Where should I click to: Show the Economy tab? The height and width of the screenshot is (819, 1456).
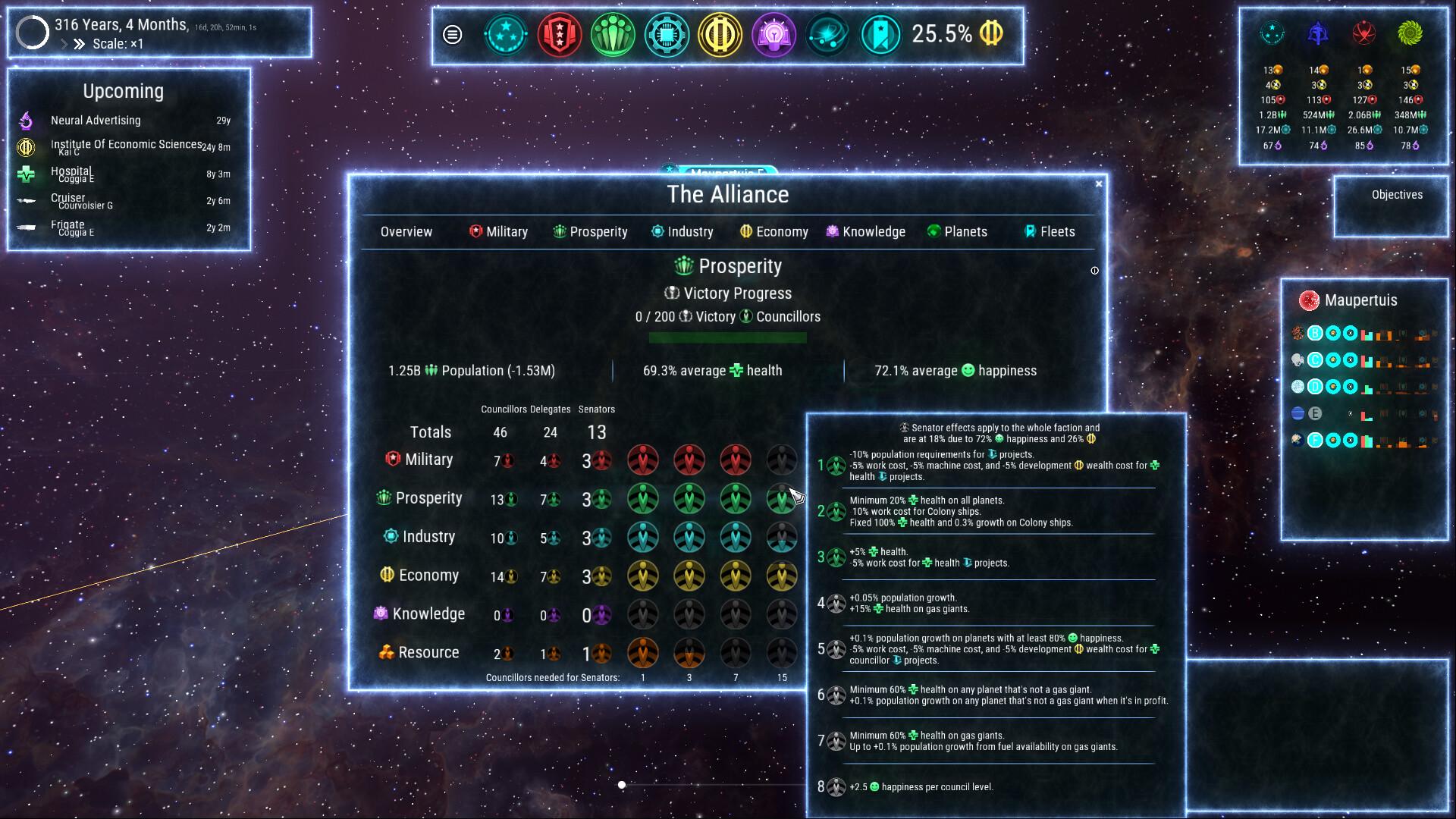coord(773,232)
